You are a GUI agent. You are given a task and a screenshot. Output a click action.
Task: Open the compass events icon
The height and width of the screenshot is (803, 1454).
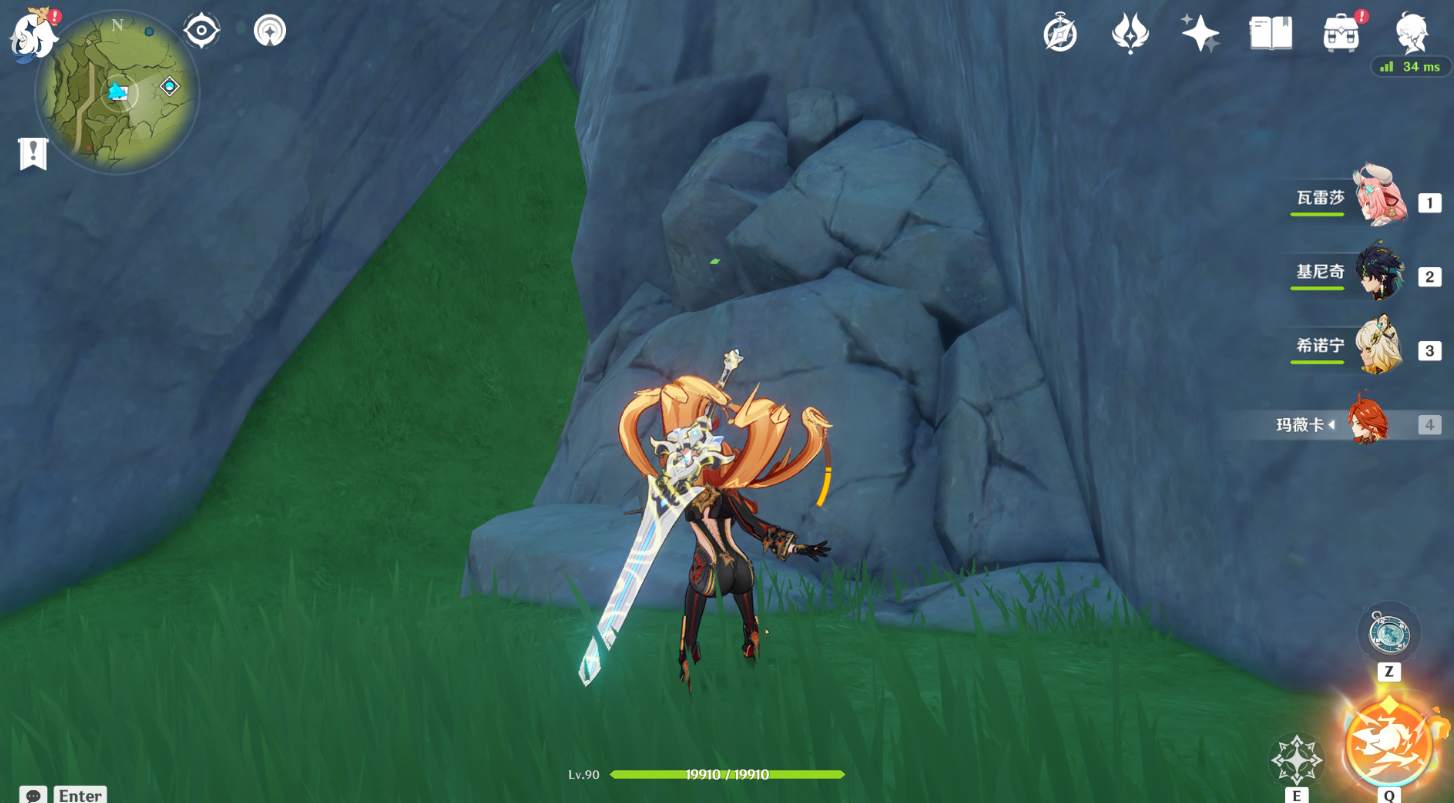[1060, 33]
